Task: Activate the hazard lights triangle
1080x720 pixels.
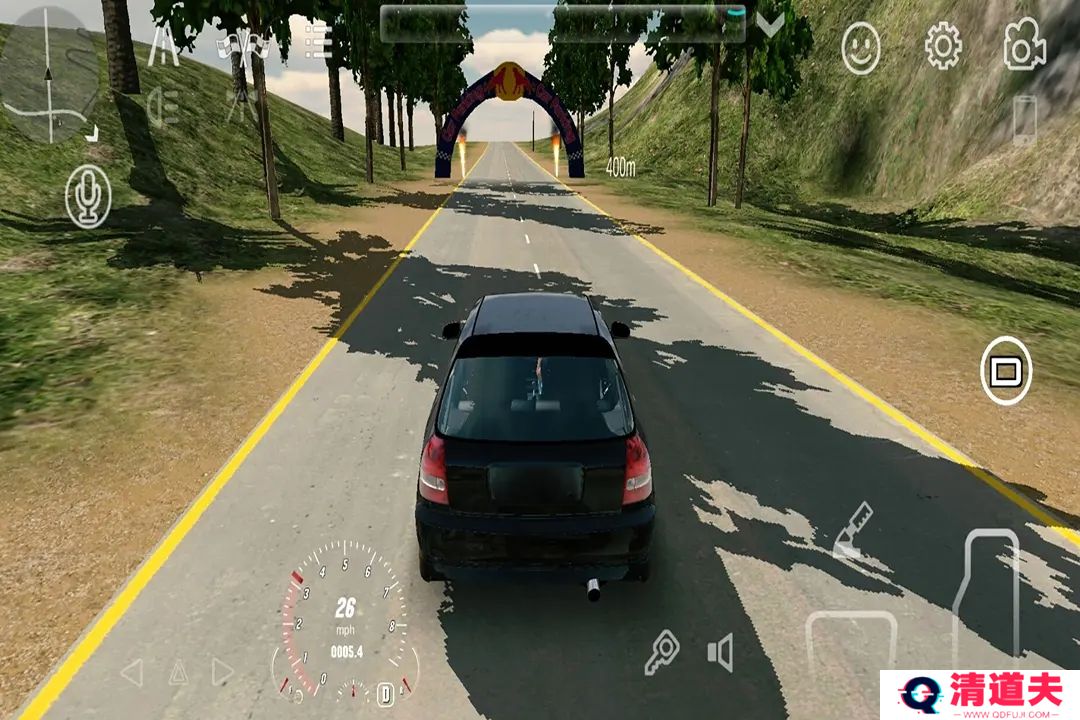Action: [x=178, y=672]
